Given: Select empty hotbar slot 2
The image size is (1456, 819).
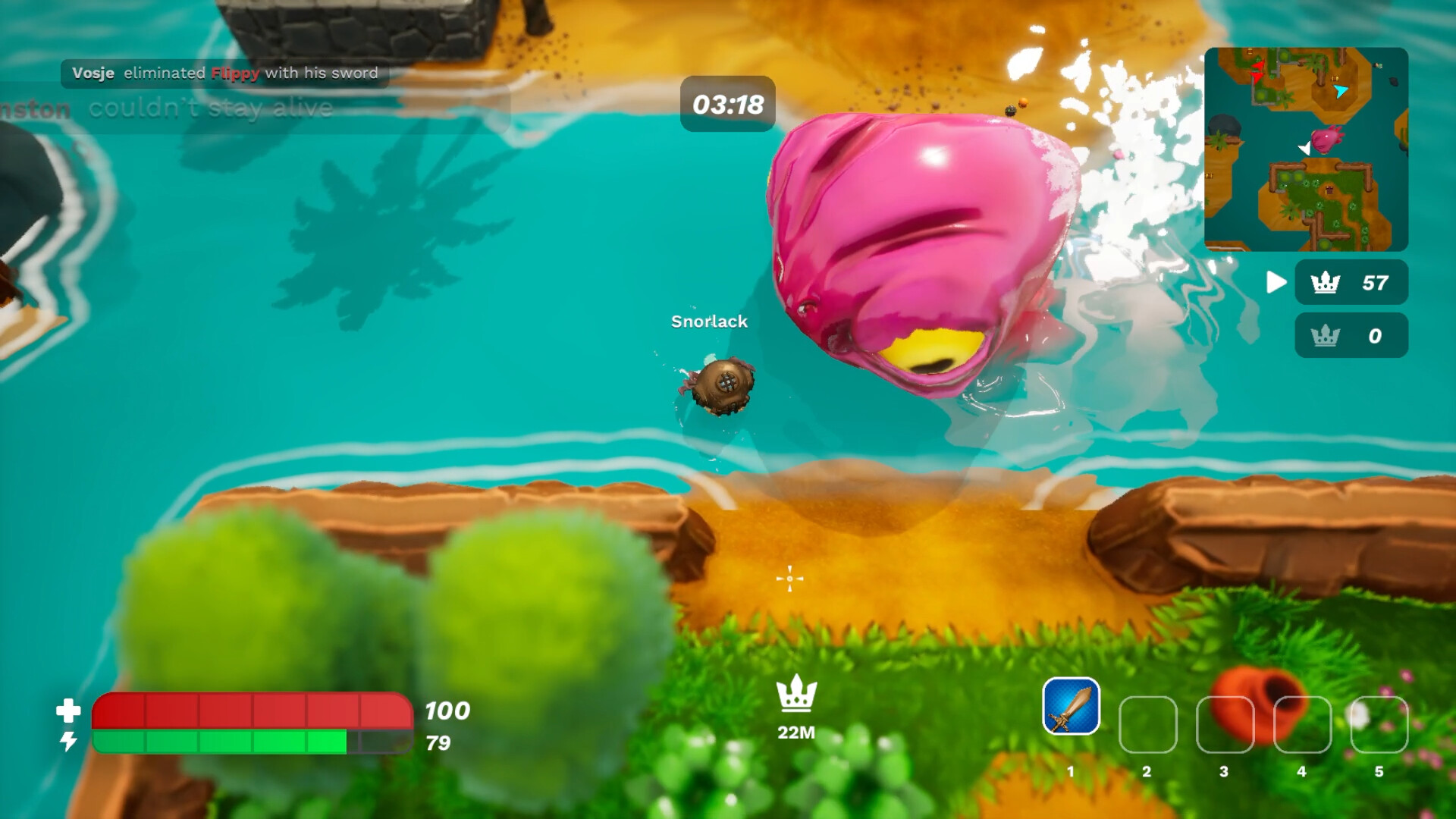Looking at the screenshot, I should [1147, 724].
